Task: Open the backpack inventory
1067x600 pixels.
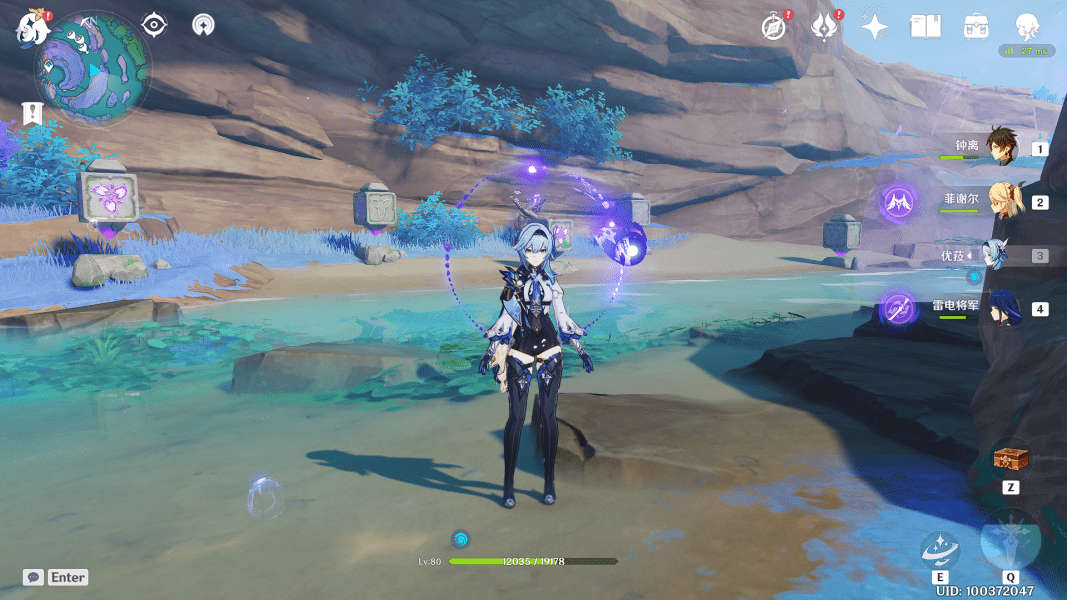Action: [976, 27]
